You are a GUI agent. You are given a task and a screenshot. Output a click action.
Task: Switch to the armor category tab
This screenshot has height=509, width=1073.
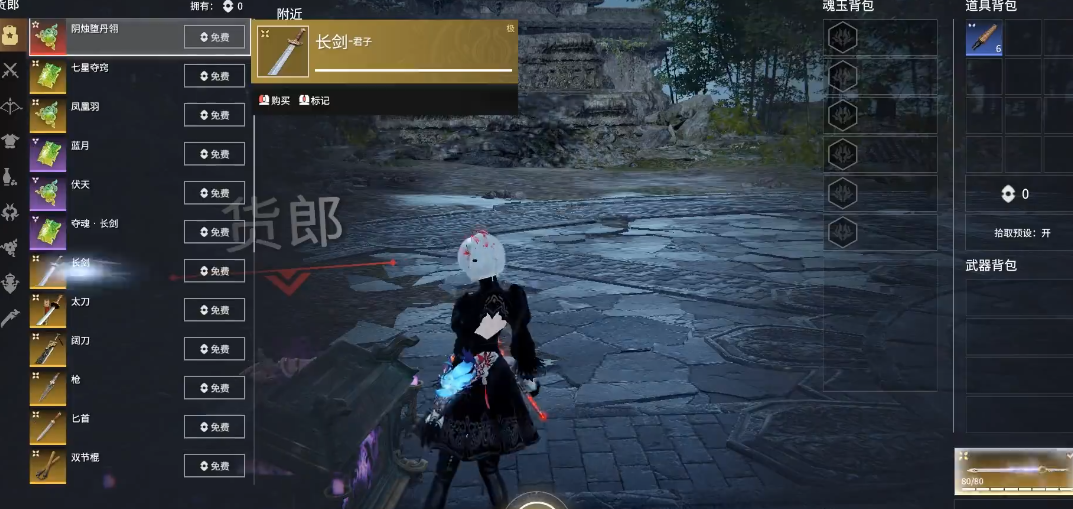pyautogui.click(x=11, y=141)
